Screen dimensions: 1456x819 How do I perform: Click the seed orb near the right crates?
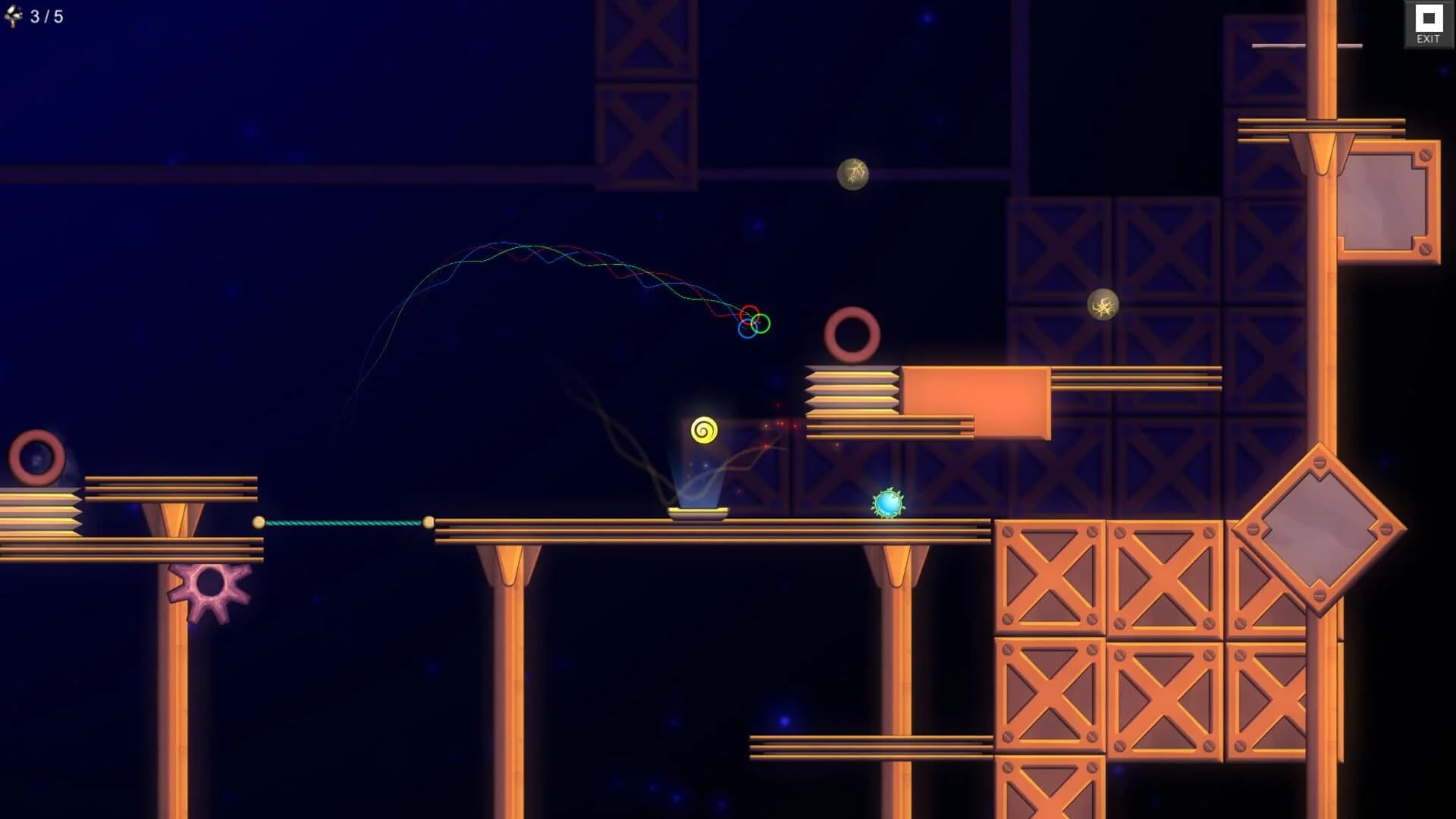[x=1103, y=306]
